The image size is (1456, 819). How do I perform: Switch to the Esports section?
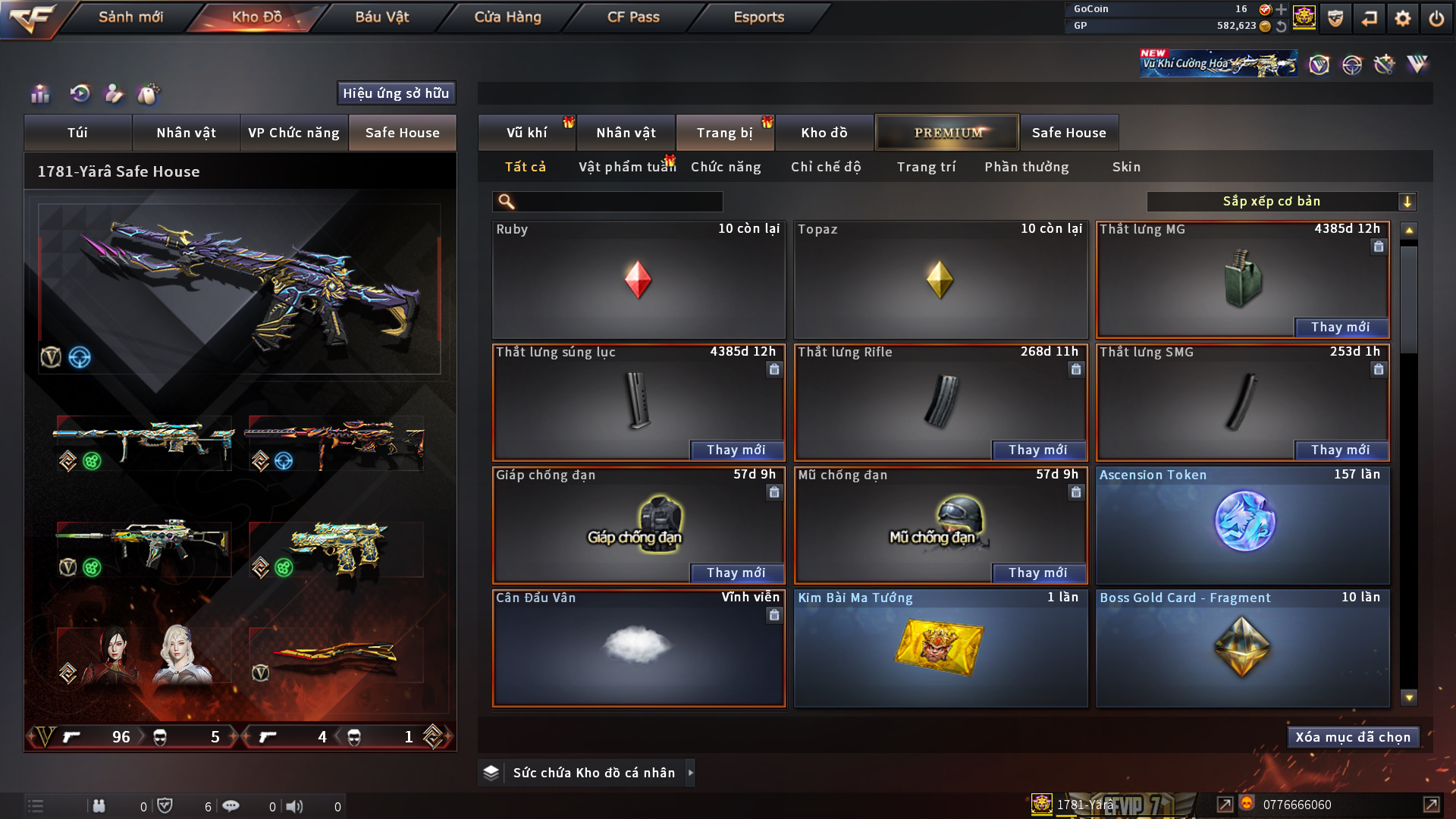[758, 17]
